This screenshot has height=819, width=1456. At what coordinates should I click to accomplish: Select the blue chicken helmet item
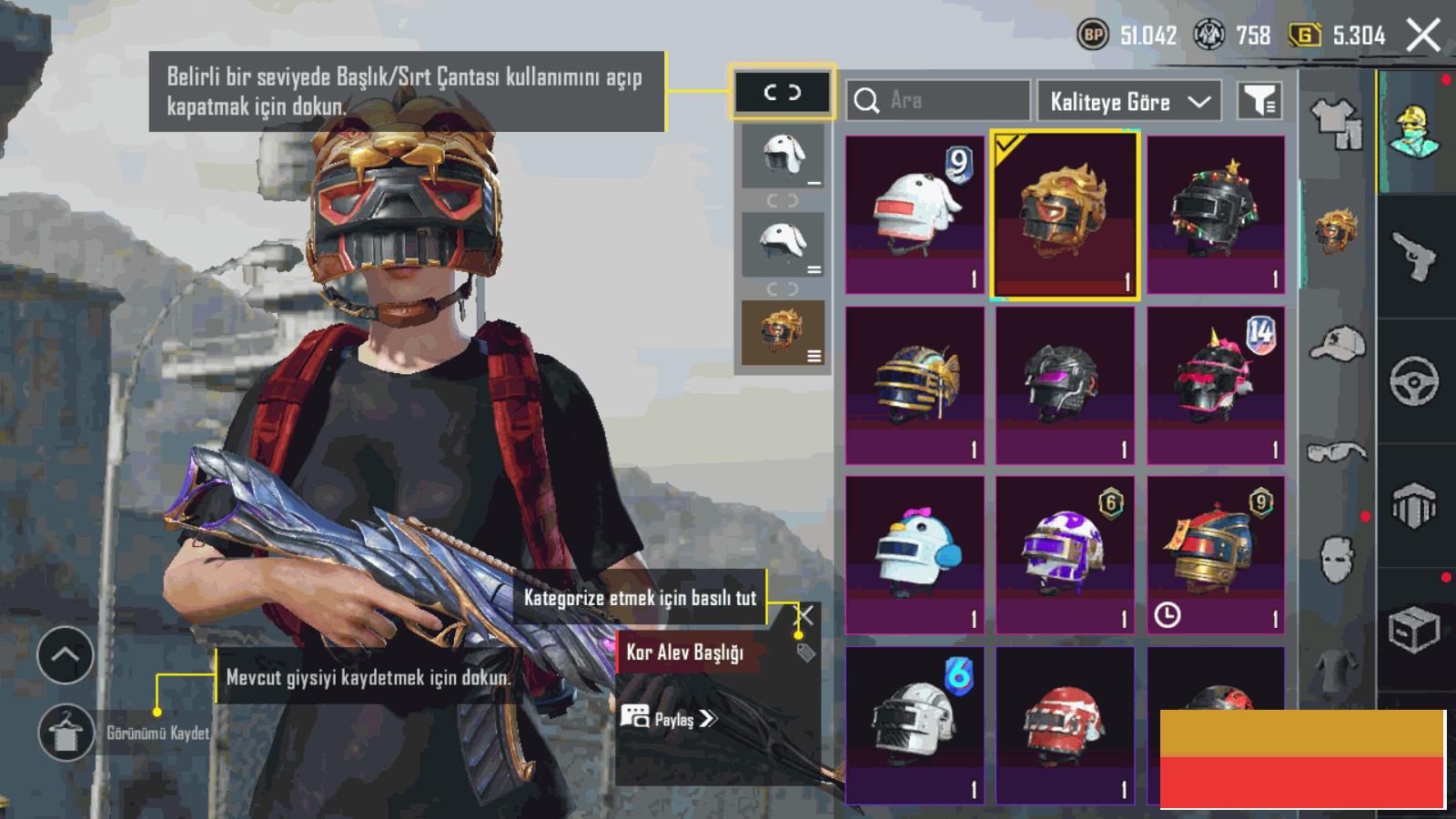(915, 554)
